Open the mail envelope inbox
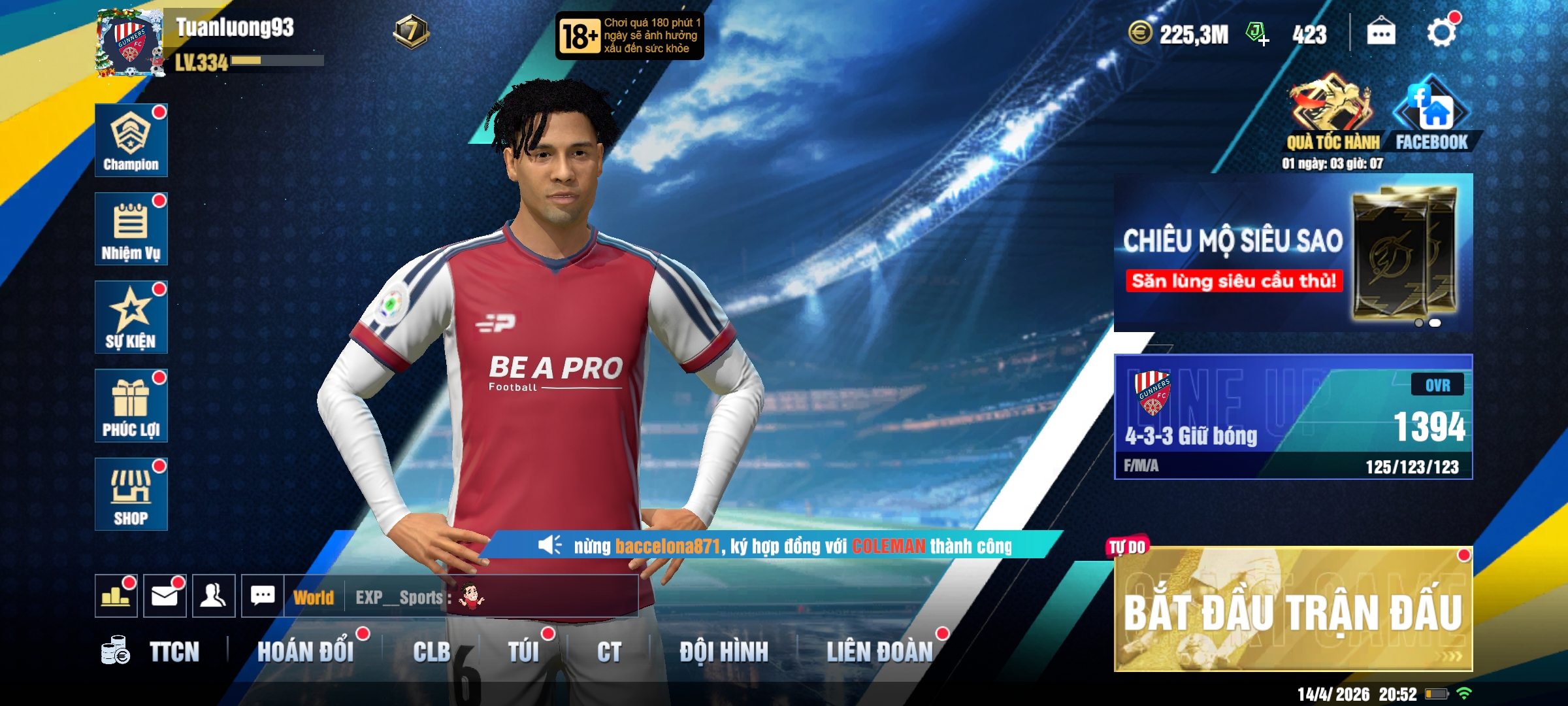Image resolution: width=1568 pixels, height=706 pixels. [x=165, y=596]
